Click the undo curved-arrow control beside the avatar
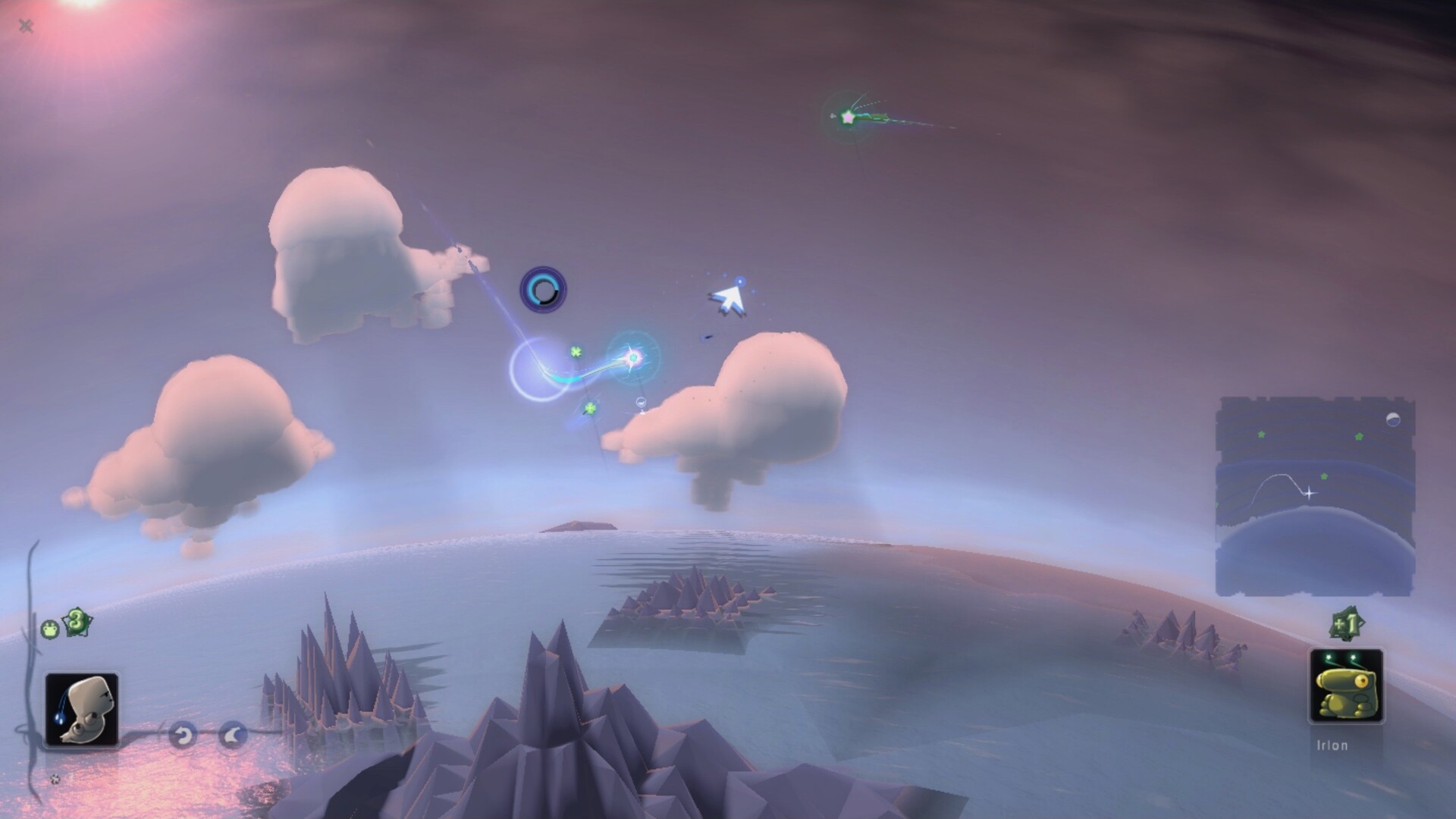 184,733
